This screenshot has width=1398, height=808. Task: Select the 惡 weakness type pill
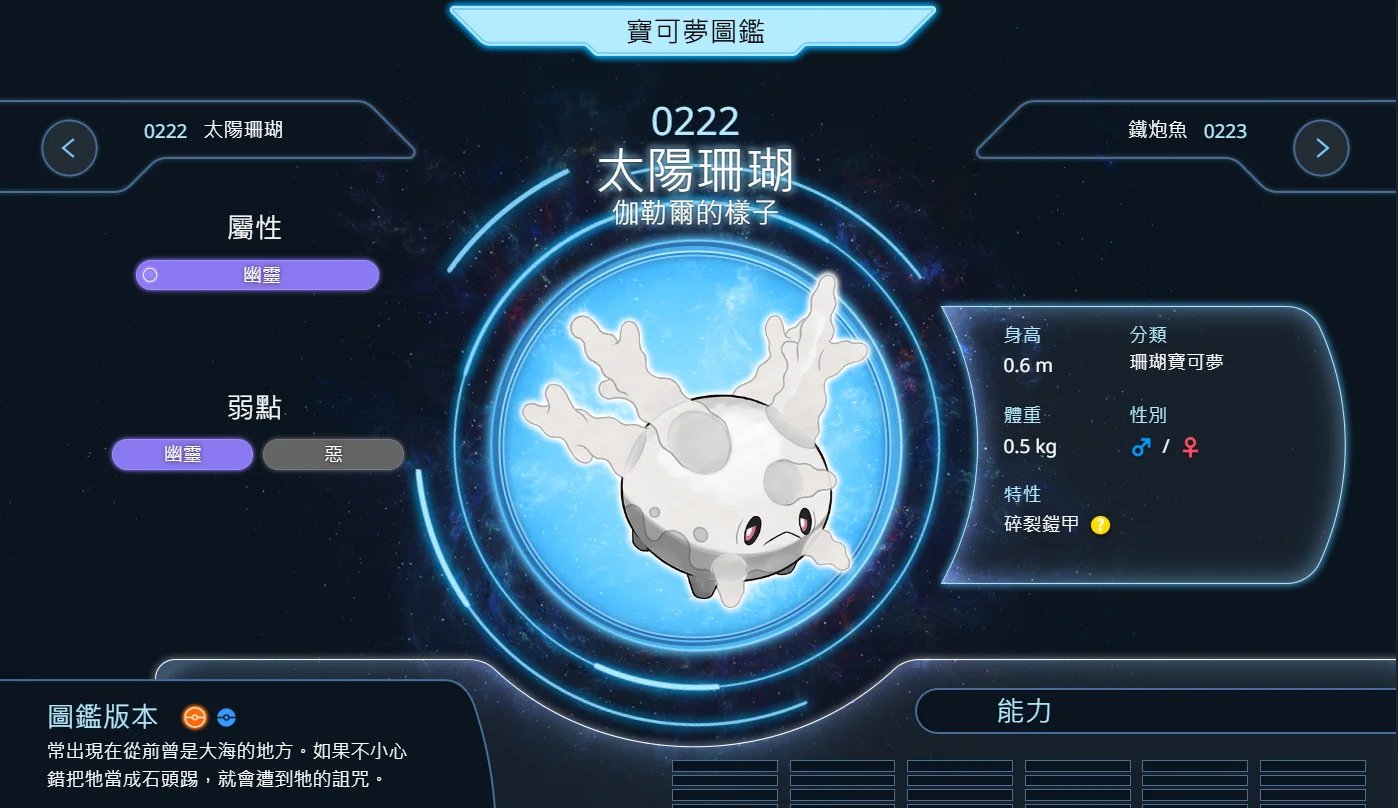(x=333, y=454)
